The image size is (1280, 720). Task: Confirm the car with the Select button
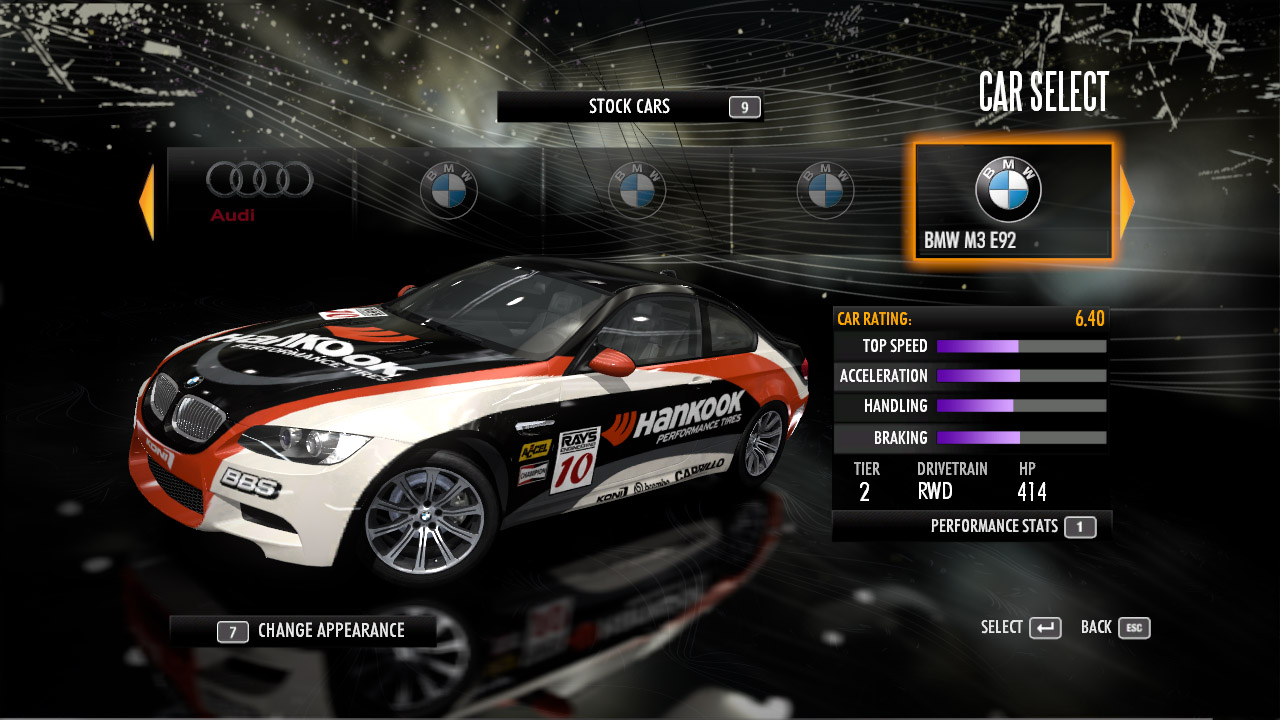click(x=1021, y=628)
